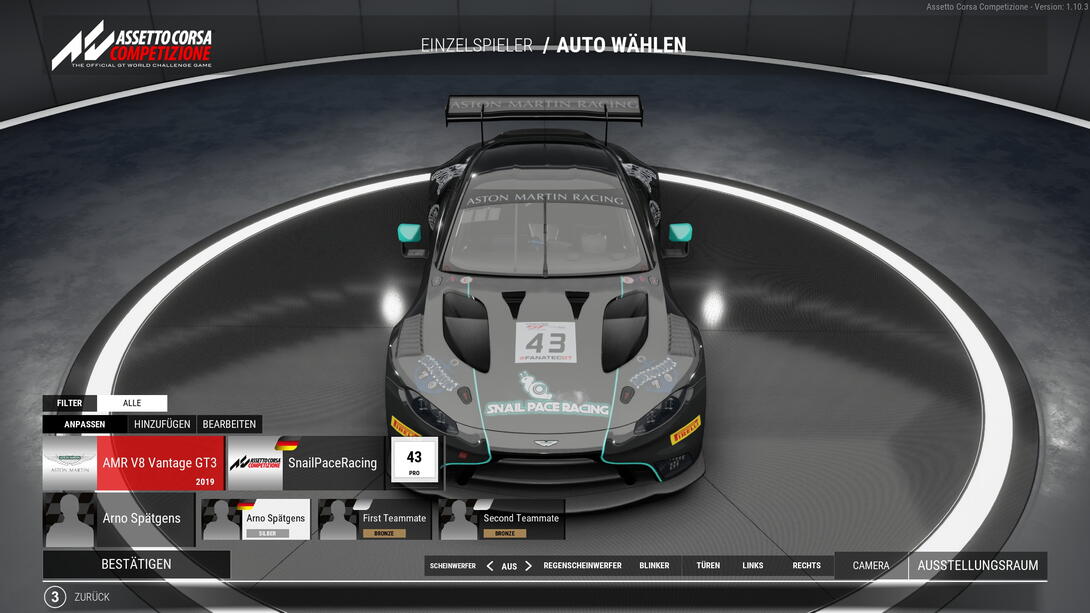Screen dimensions: 1090x613
Task: Toggle the Türen doors option
Action: coord(708,566)
